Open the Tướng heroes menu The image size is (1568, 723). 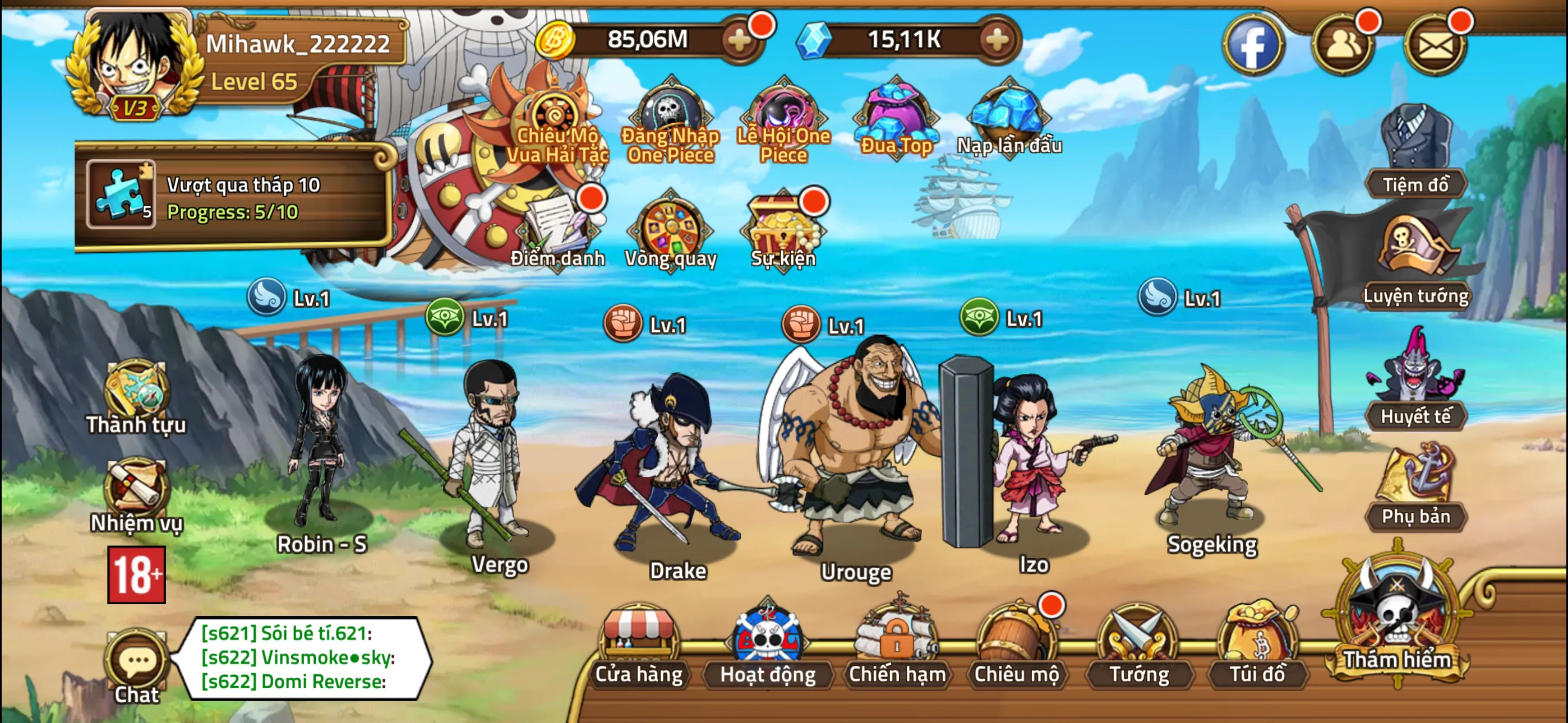(1138, 645)
